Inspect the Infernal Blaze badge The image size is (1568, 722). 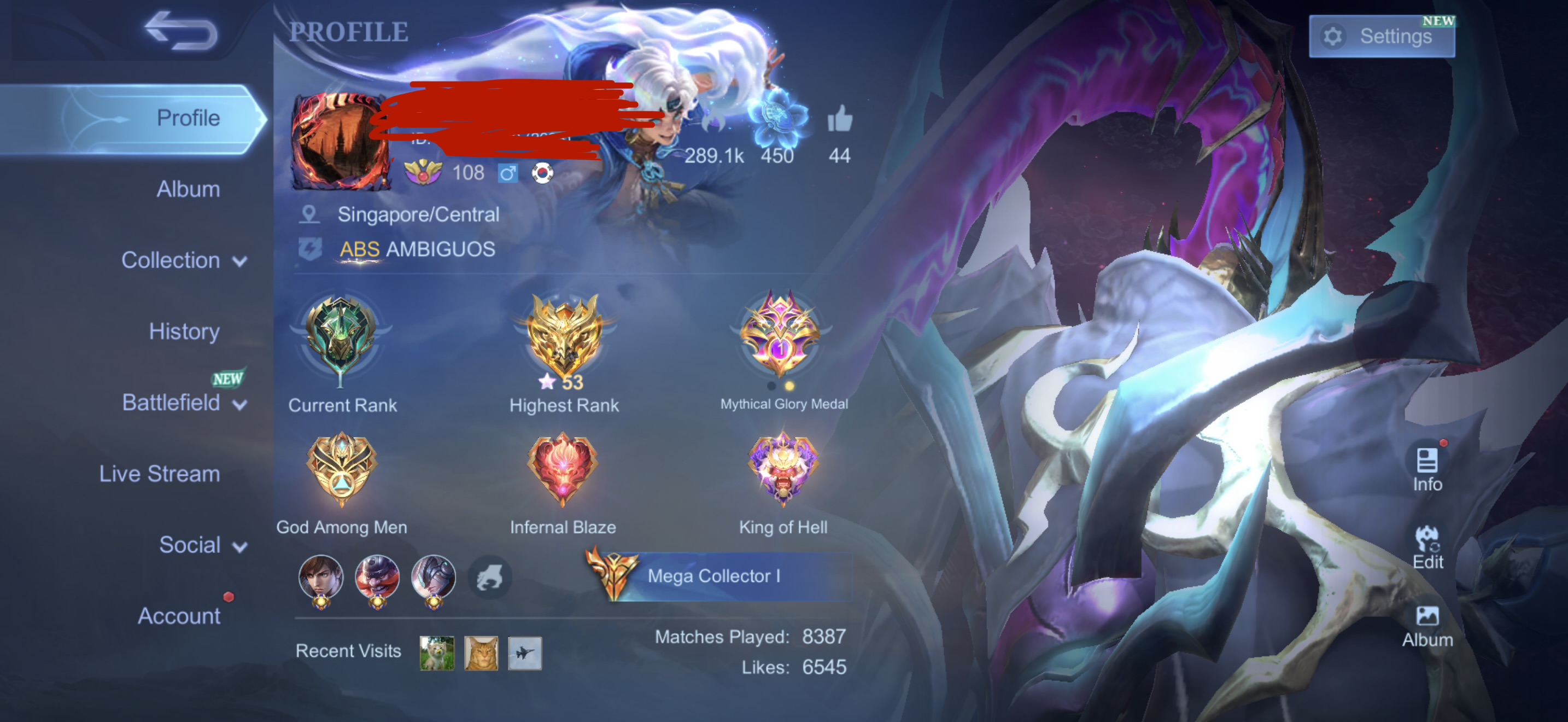click(x=563, y=470)
